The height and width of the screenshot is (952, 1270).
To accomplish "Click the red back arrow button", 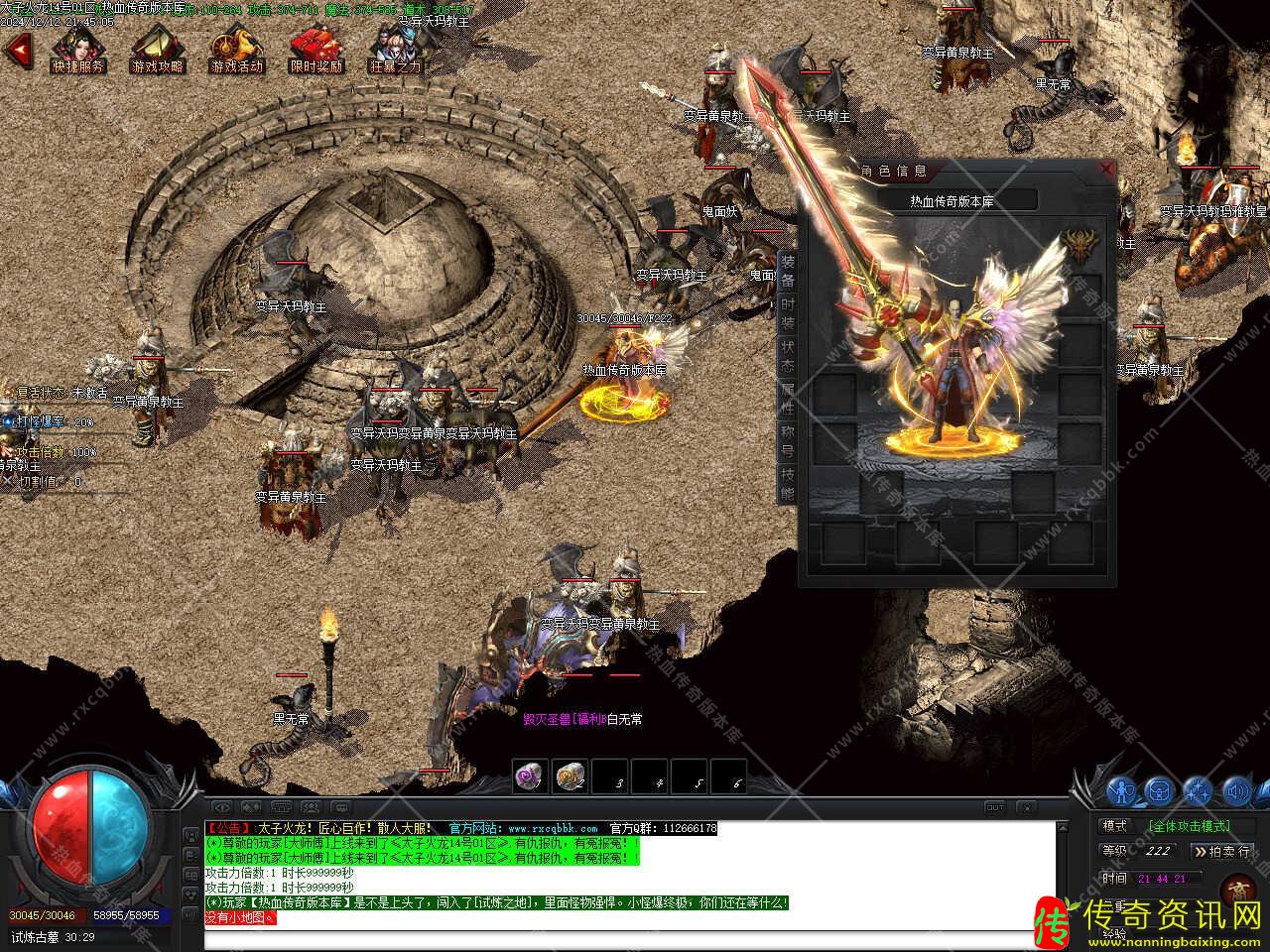I will point(17,50).
